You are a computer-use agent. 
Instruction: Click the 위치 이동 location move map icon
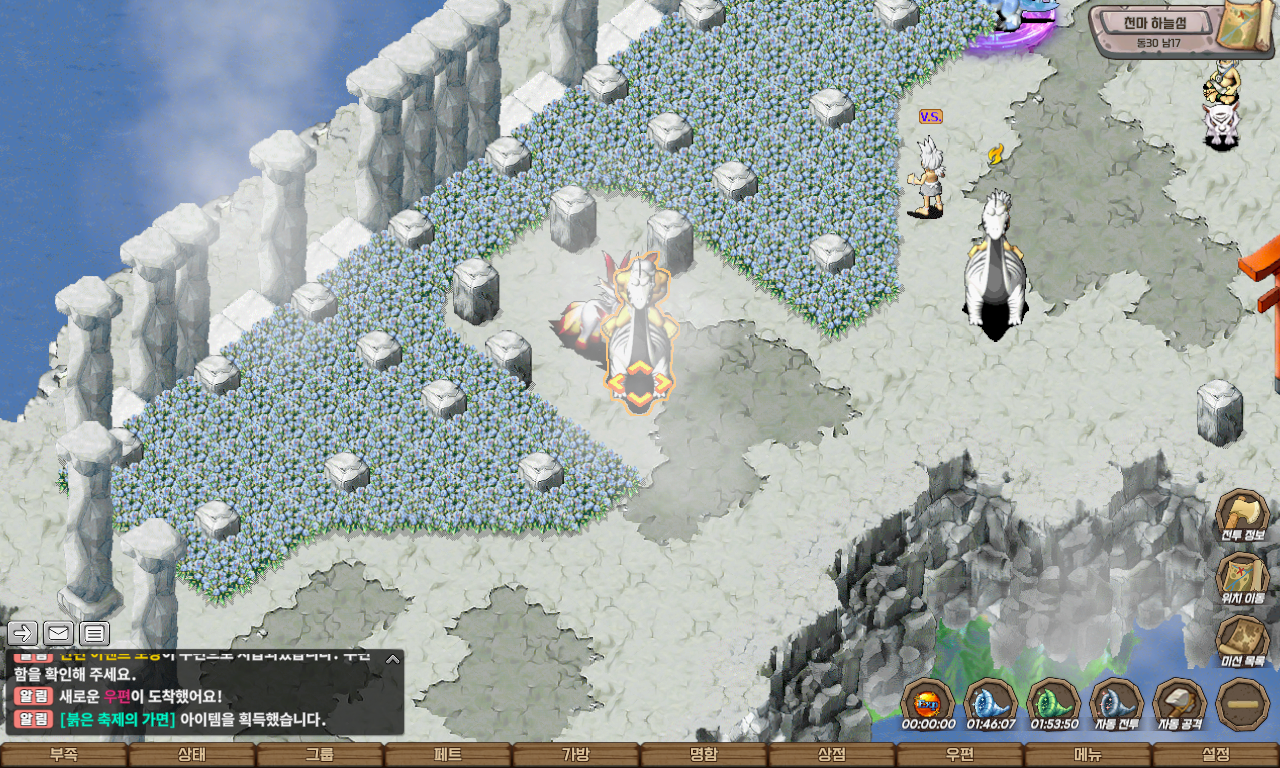[1242, 578]
